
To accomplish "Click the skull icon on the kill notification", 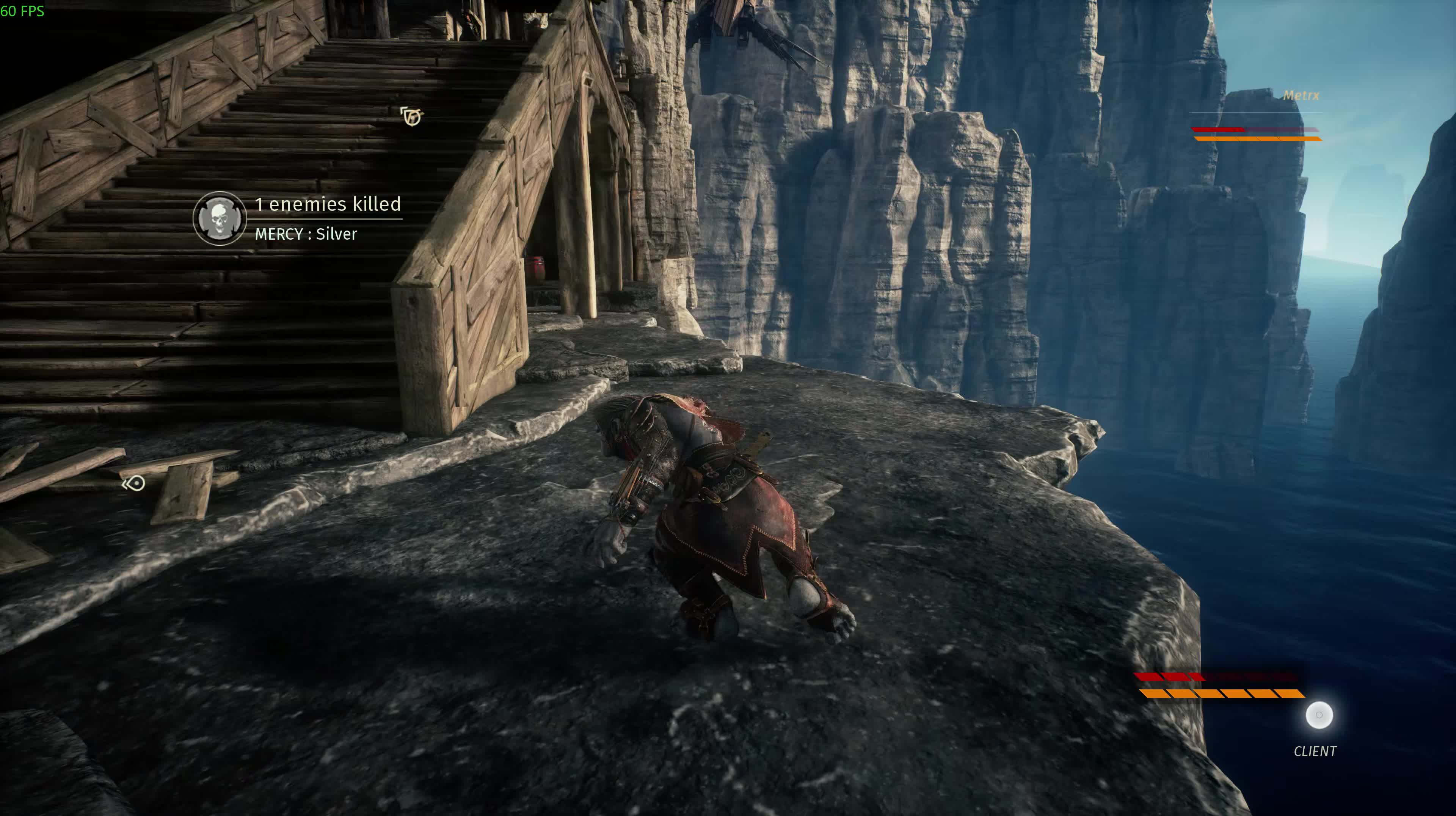I will 219,218.
